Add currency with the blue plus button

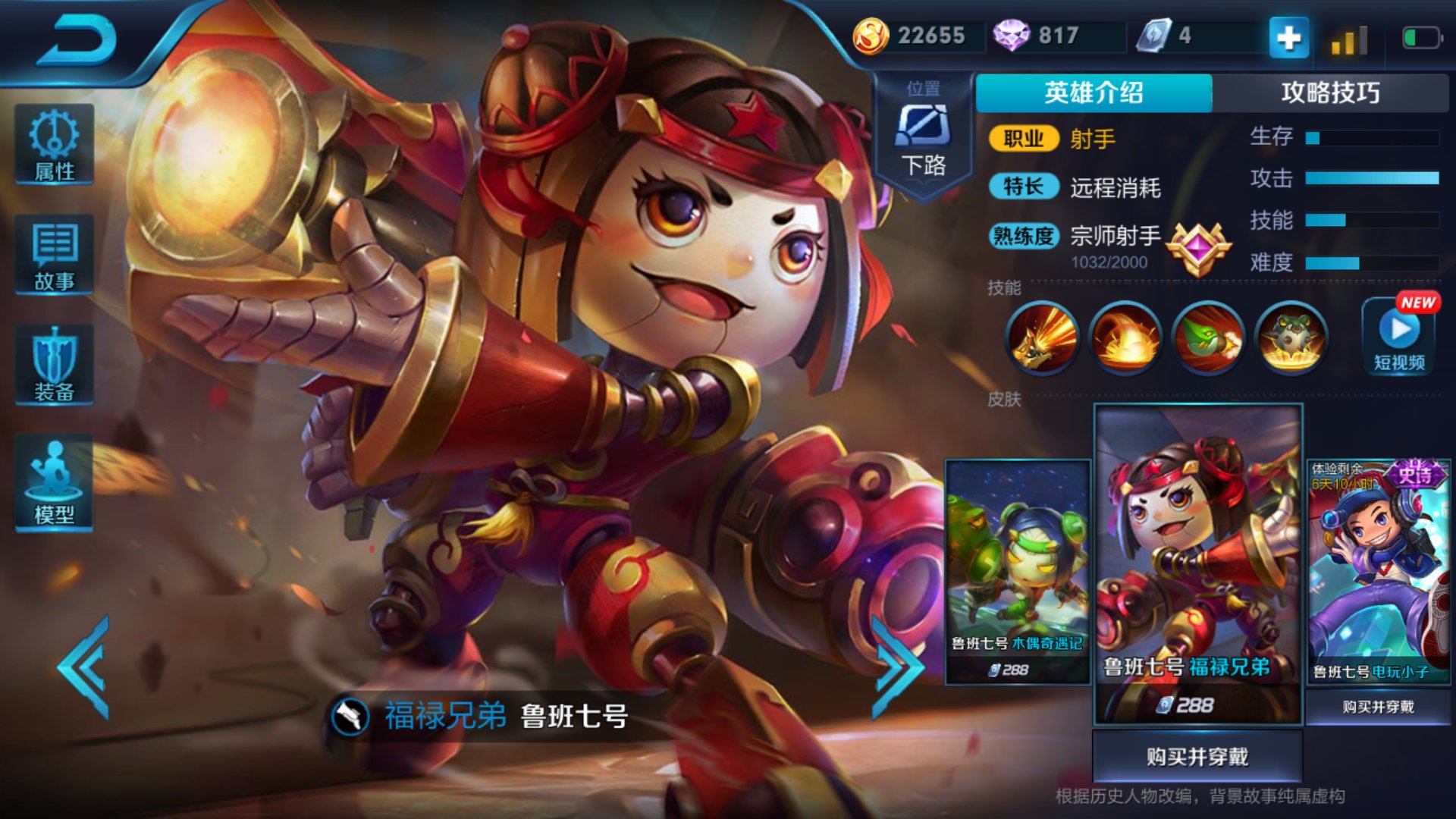point(1288,36)
